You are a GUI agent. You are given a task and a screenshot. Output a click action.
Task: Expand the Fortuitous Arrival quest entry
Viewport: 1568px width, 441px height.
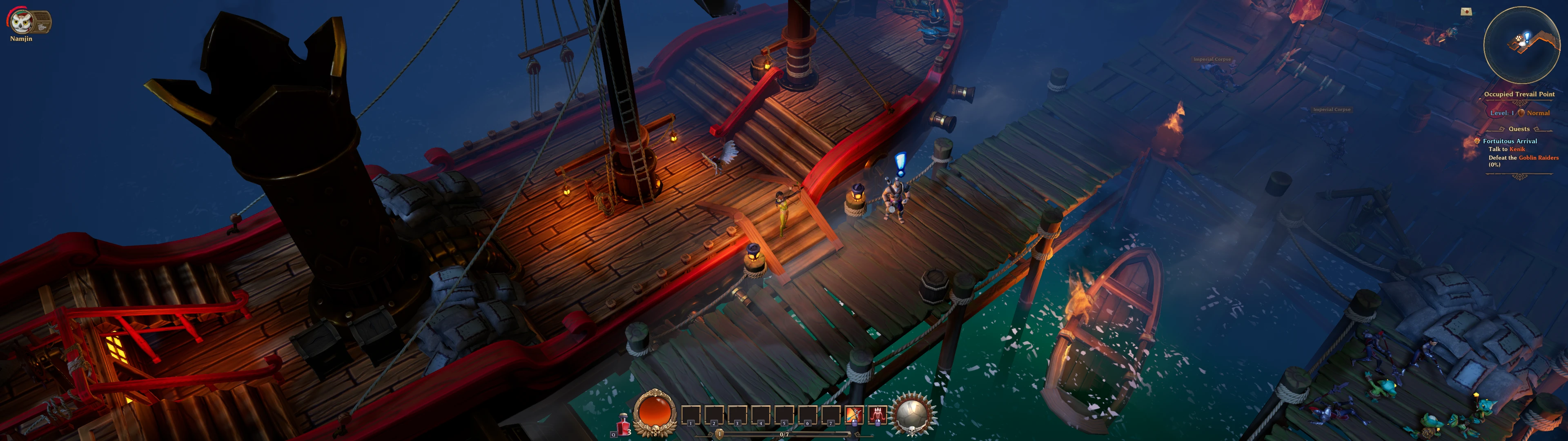(x=1510, y=141)
